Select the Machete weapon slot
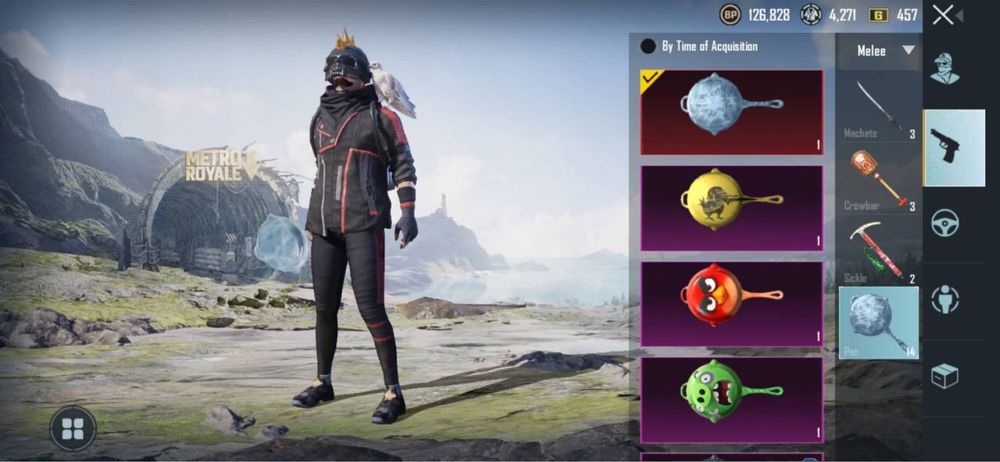The height and width of the screenshot is (462, 1000). click(878, 108)
